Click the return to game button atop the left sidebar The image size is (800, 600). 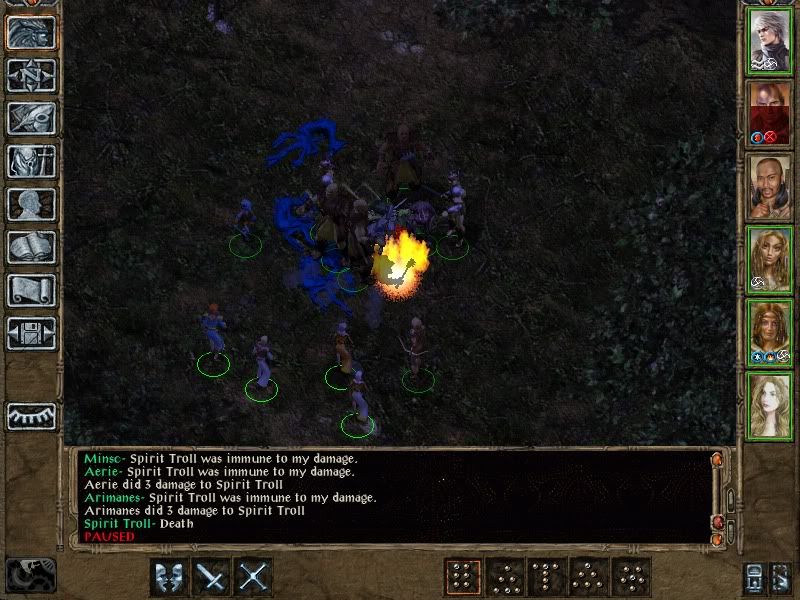31,32
